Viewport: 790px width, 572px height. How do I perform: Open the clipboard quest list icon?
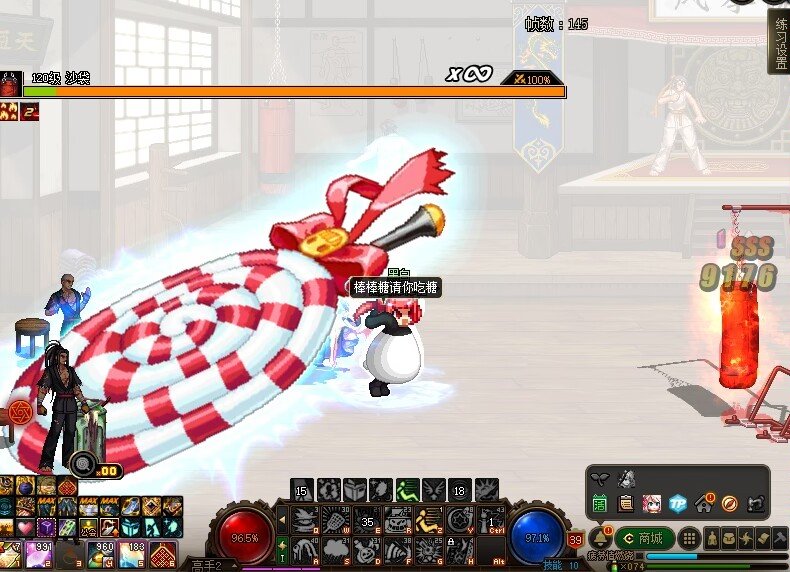pyautogui.click(x=626, y=503)
